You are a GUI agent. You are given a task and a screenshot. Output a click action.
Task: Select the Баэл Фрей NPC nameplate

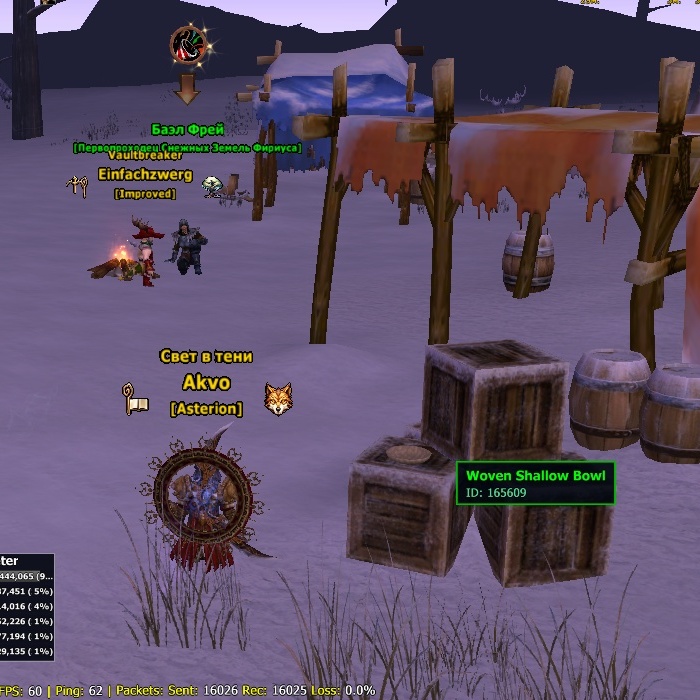187,130
